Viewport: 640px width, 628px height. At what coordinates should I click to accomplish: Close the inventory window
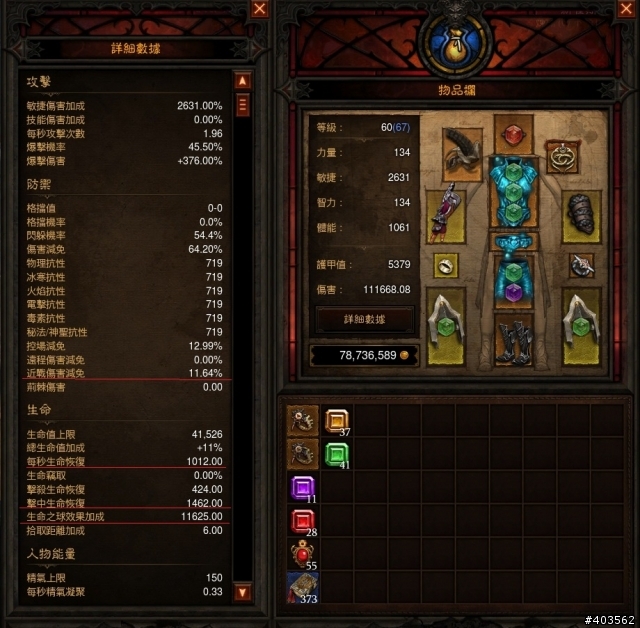pos(629,9)
